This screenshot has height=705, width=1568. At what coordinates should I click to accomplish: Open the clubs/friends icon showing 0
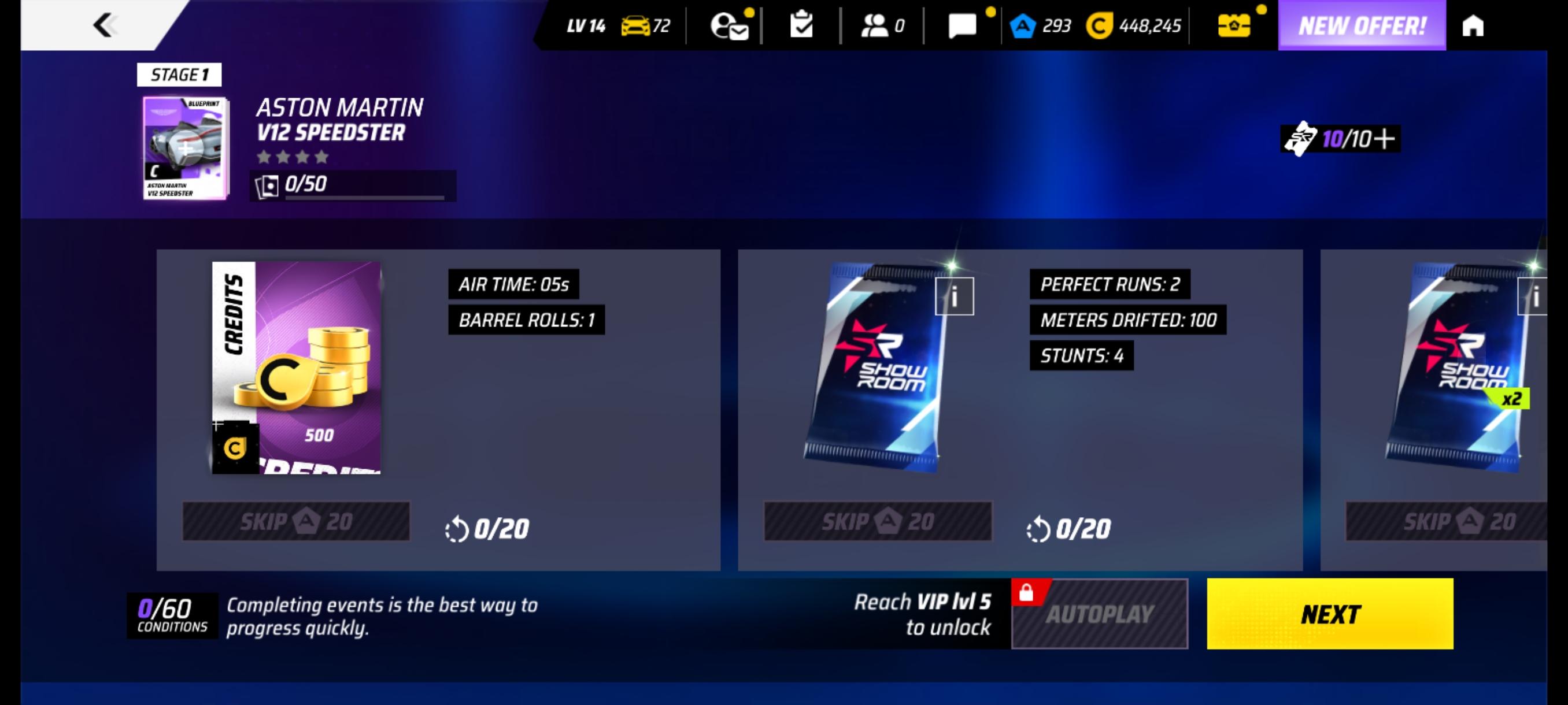point(878,24)
